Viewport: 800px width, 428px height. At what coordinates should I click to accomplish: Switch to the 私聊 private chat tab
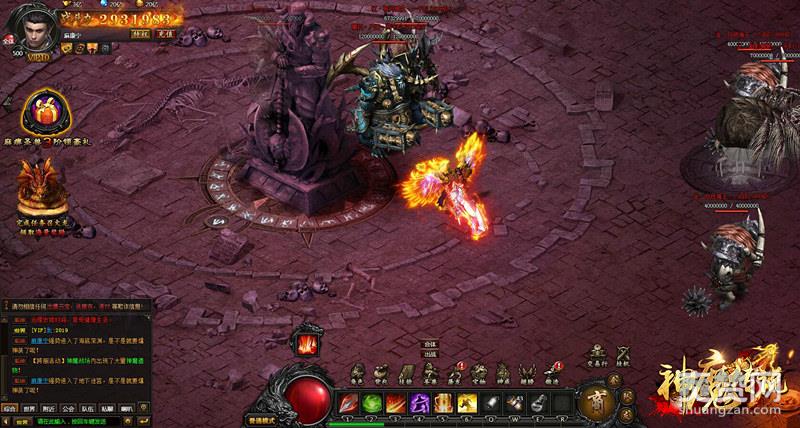coord(108,407)
